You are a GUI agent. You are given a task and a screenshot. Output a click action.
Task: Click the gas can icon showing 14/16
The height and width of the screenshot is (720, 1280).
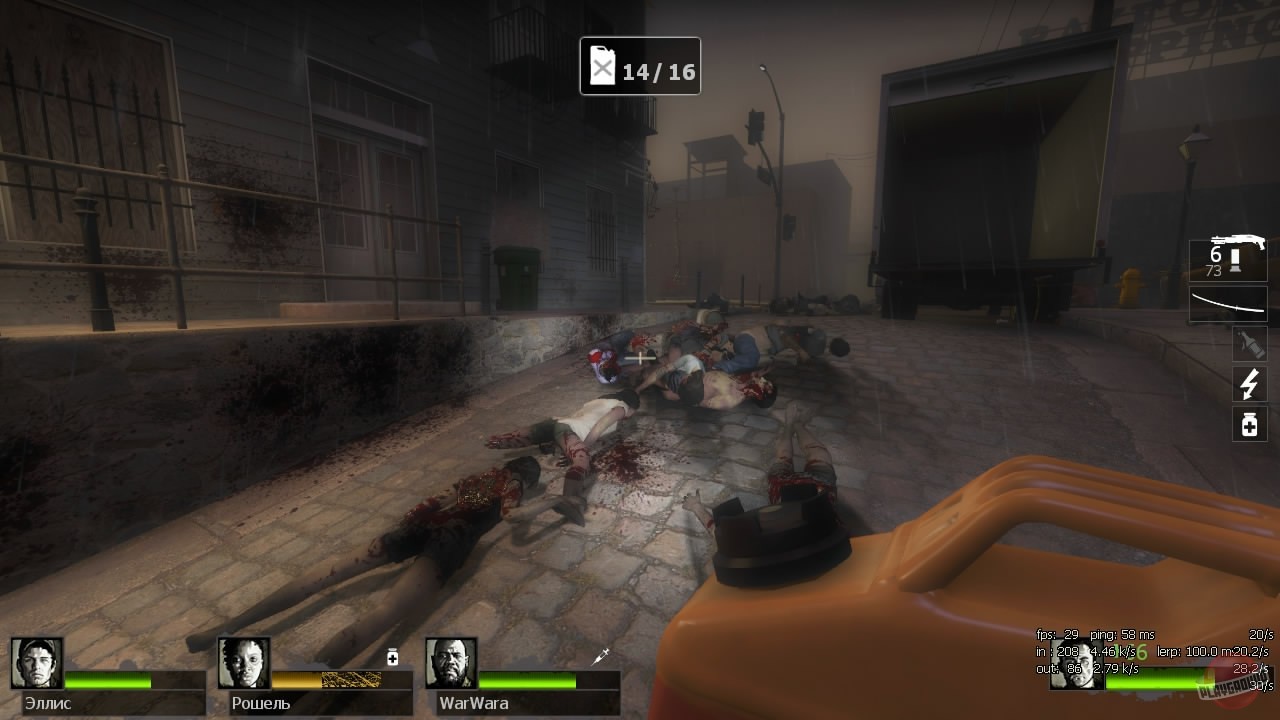tap(601, 66)
